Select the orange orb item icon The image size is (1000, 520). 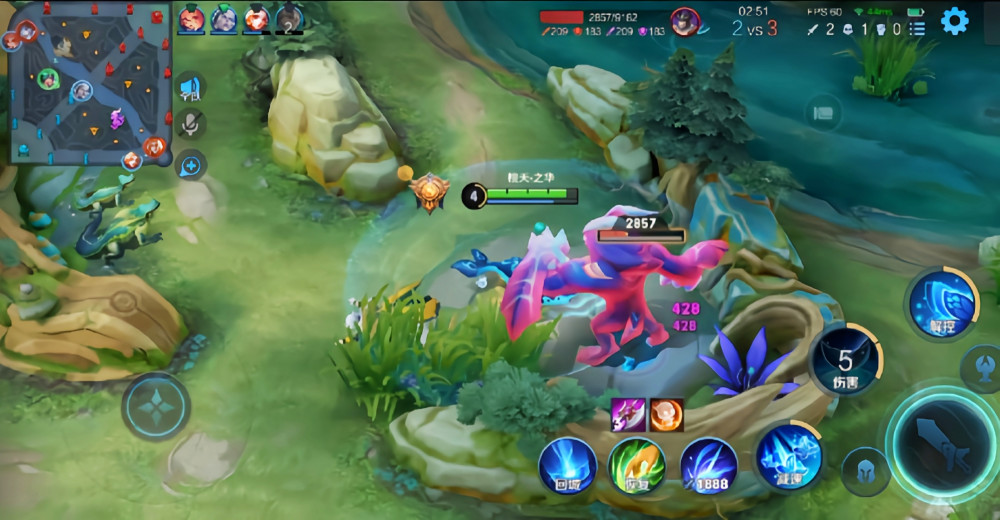666,413
